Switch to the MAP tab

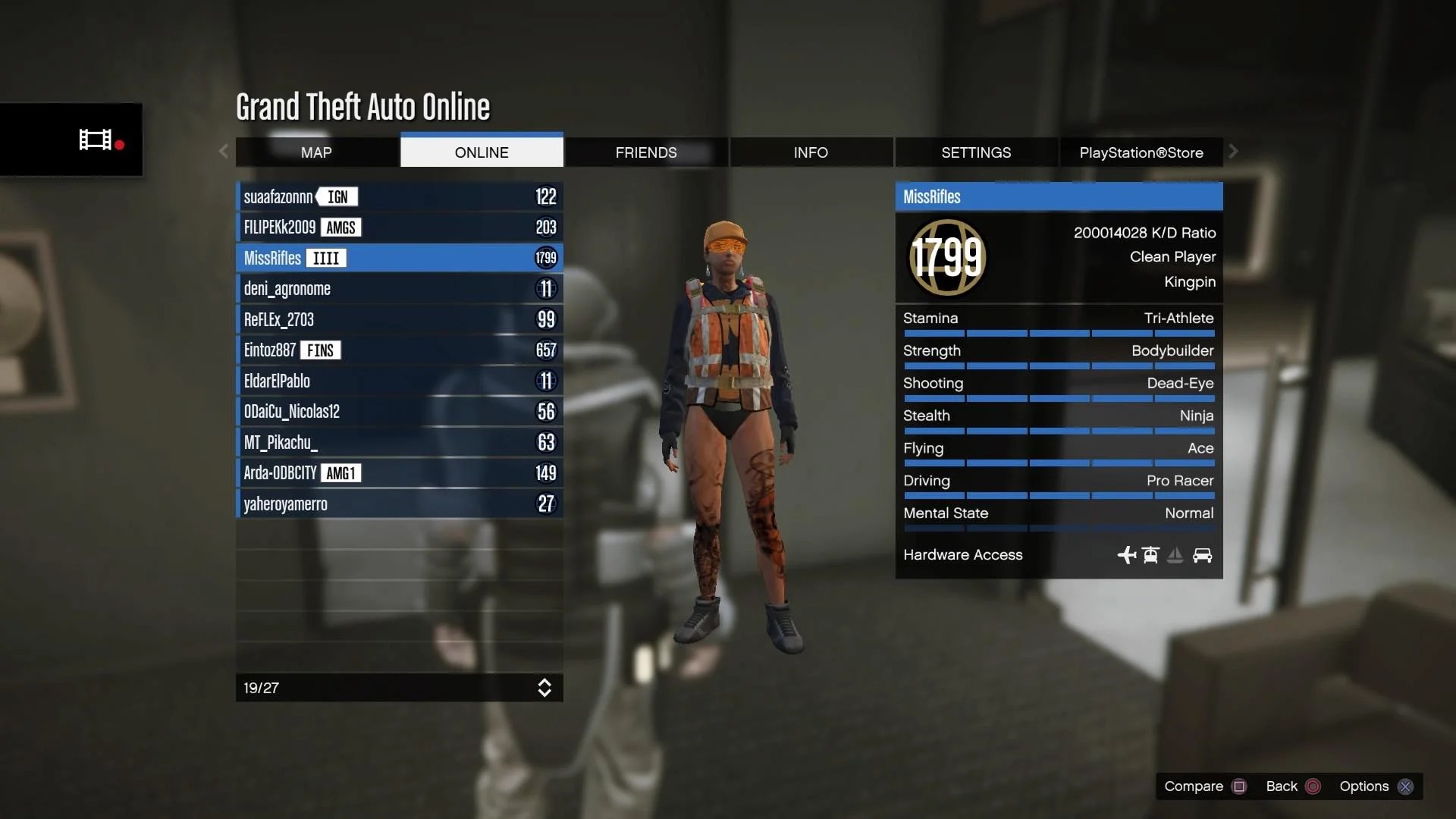point(317,152)
